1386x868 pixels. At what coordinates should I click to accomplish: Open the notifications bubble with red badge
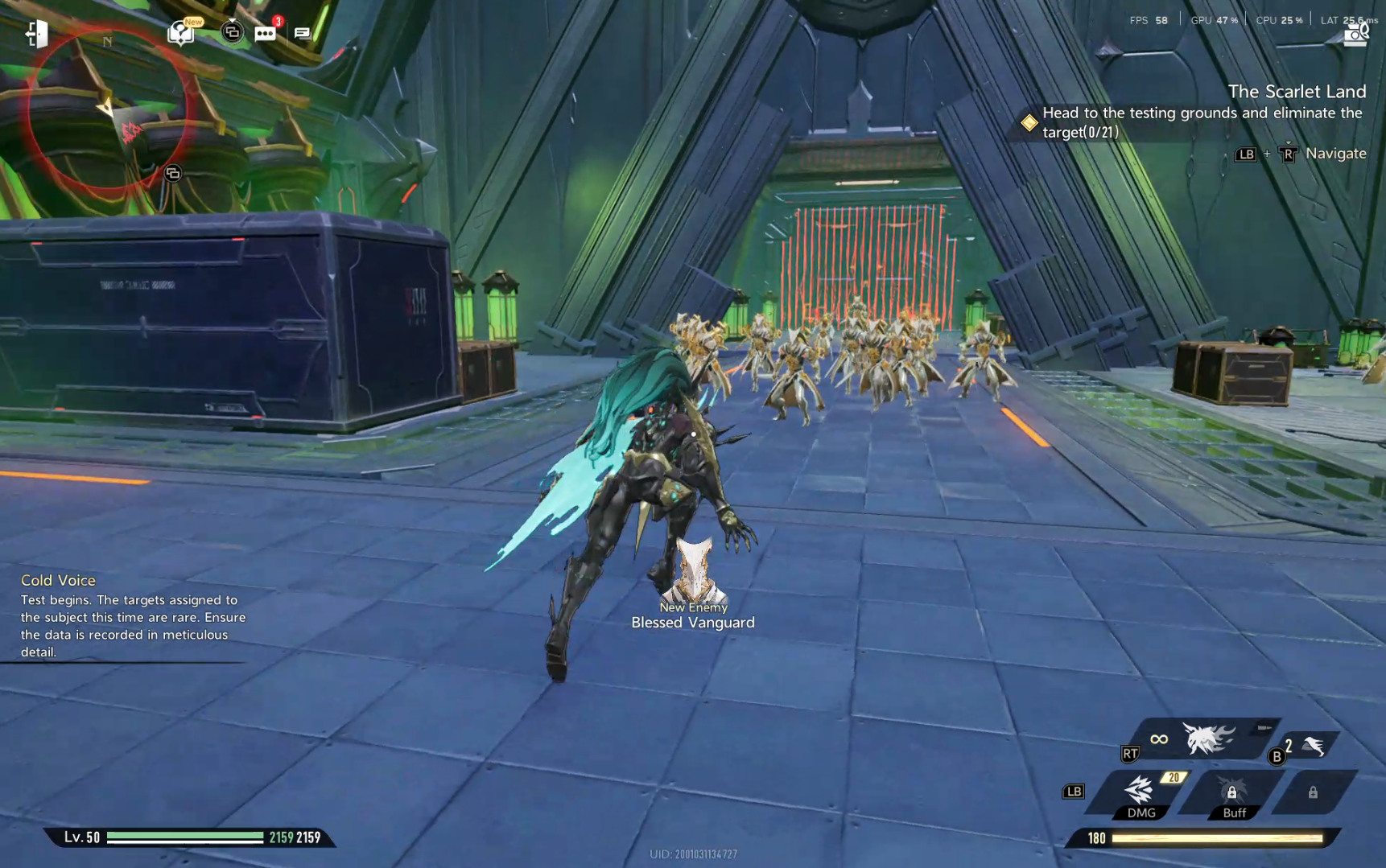click(265, 33)
